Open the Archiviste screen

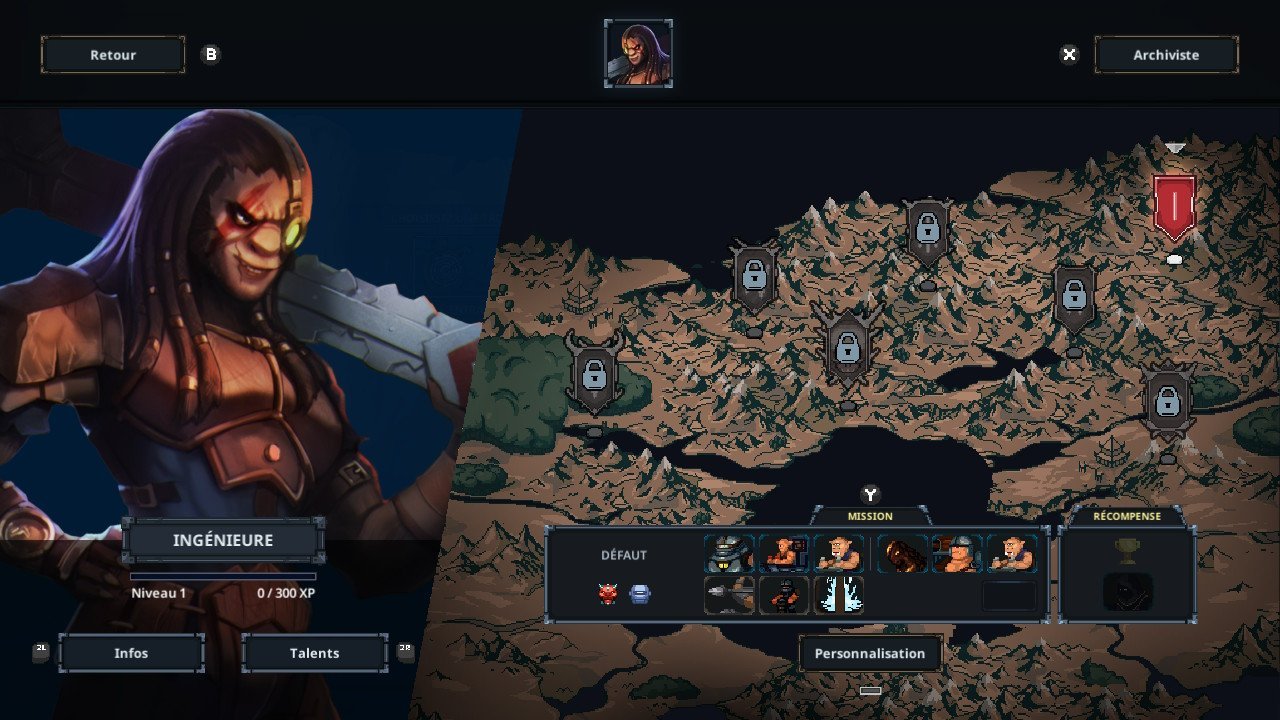point(1166,55)
